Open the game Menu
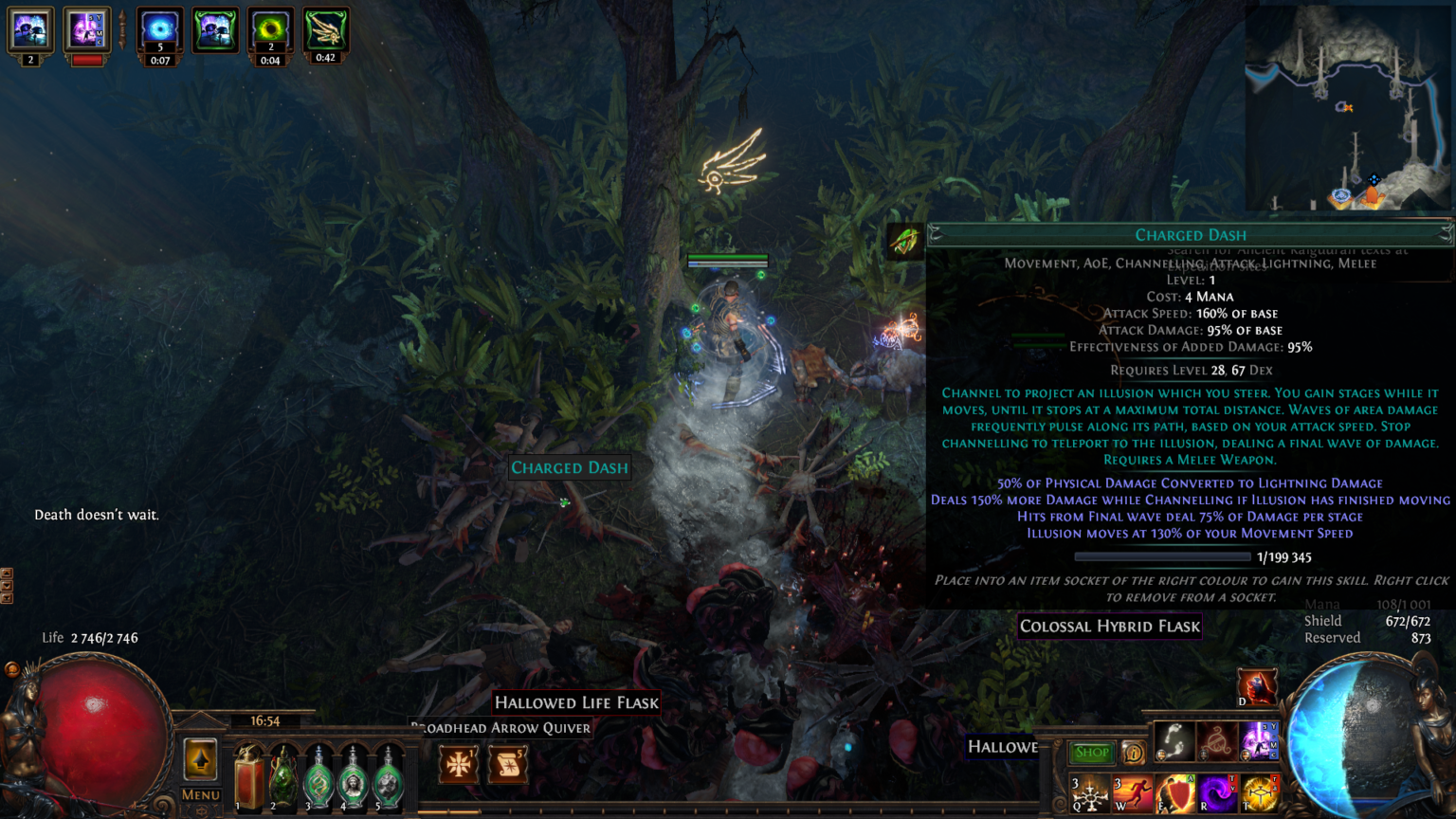This screenshot has height=819, width=1456. coord(200,794)
